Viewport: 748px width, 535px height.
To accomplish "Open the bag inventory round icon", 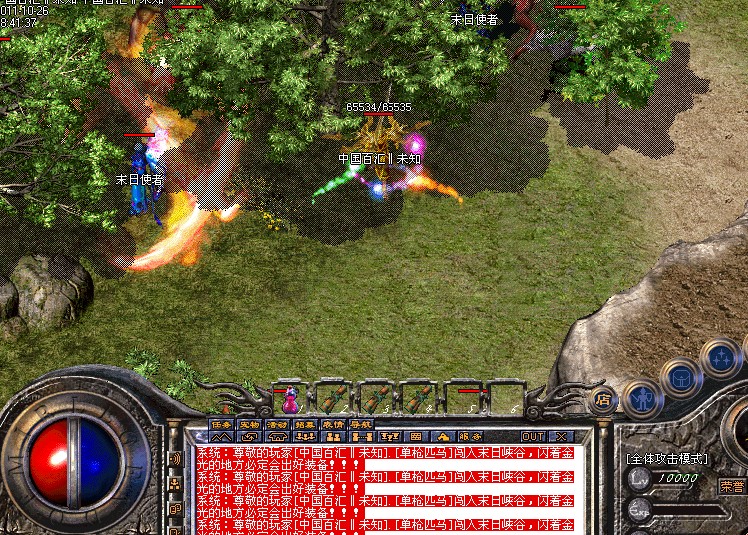I will pyautogui.click(x=680, y=378).
